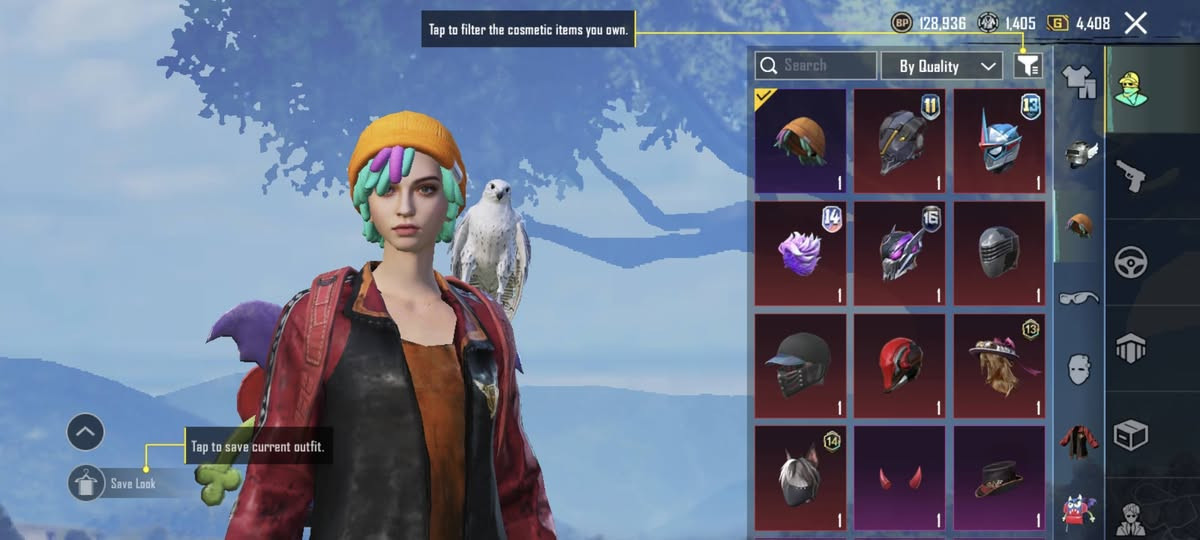Select the red and black helmet
Image resolution: width=1200 pixels, height=540 pixels.
[899, 365]
